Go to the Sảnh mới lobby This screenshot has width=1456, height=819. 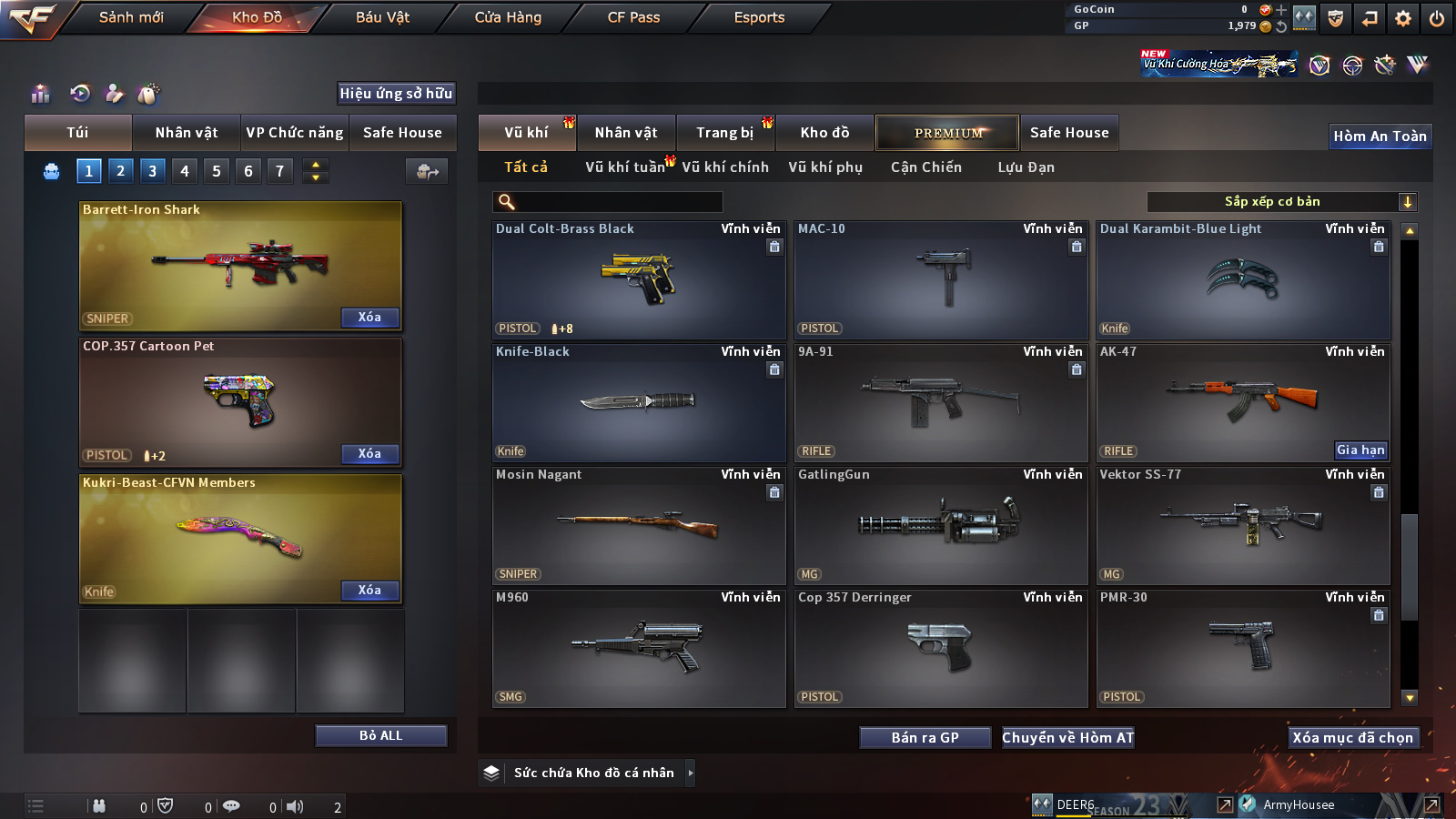pyautogui.click(x=131, y=17)
